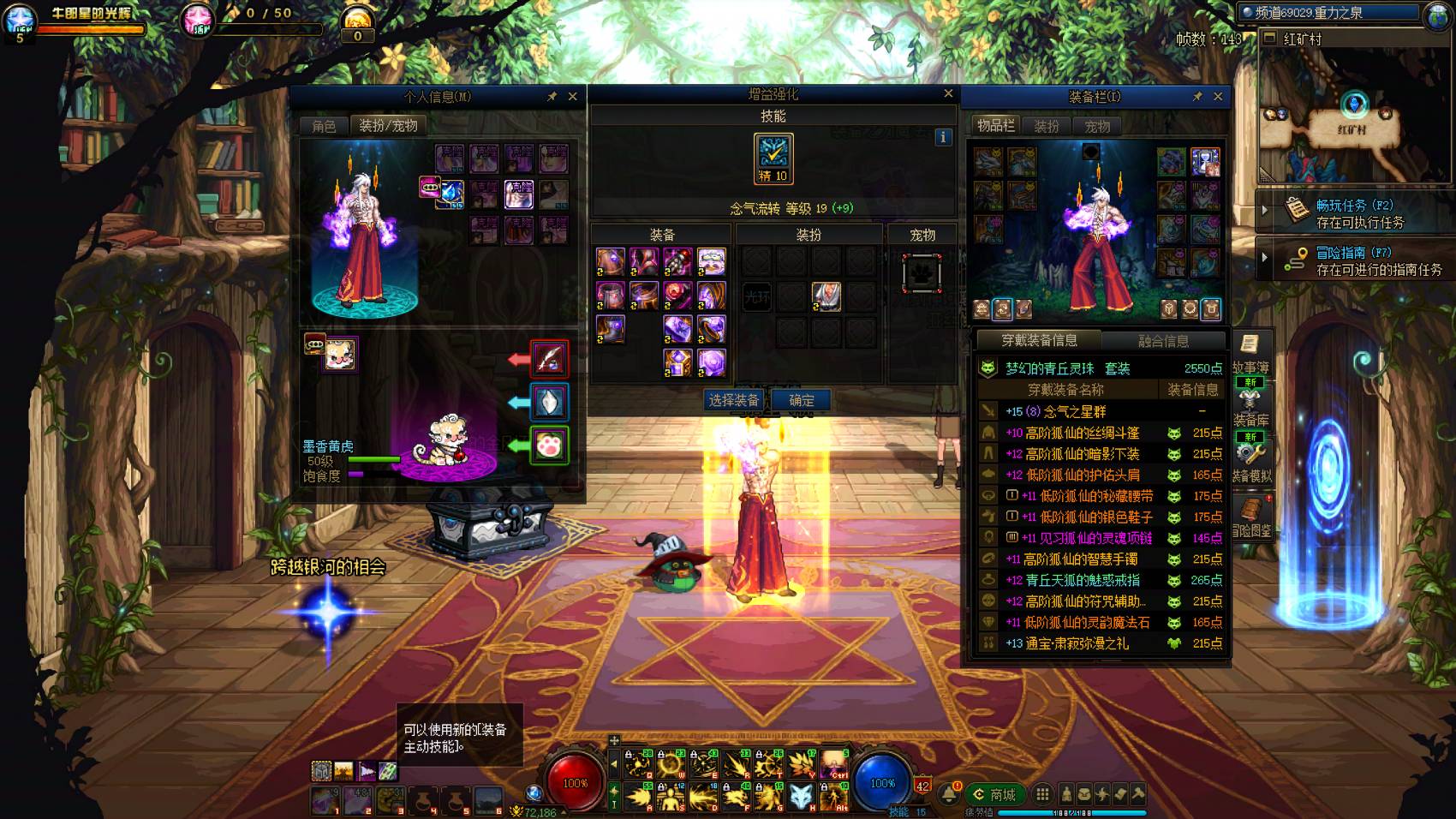The width and height of the screenshot is (1456, 819).
Task: Show the 融合信息 tab
Action: click(1163, 341)
